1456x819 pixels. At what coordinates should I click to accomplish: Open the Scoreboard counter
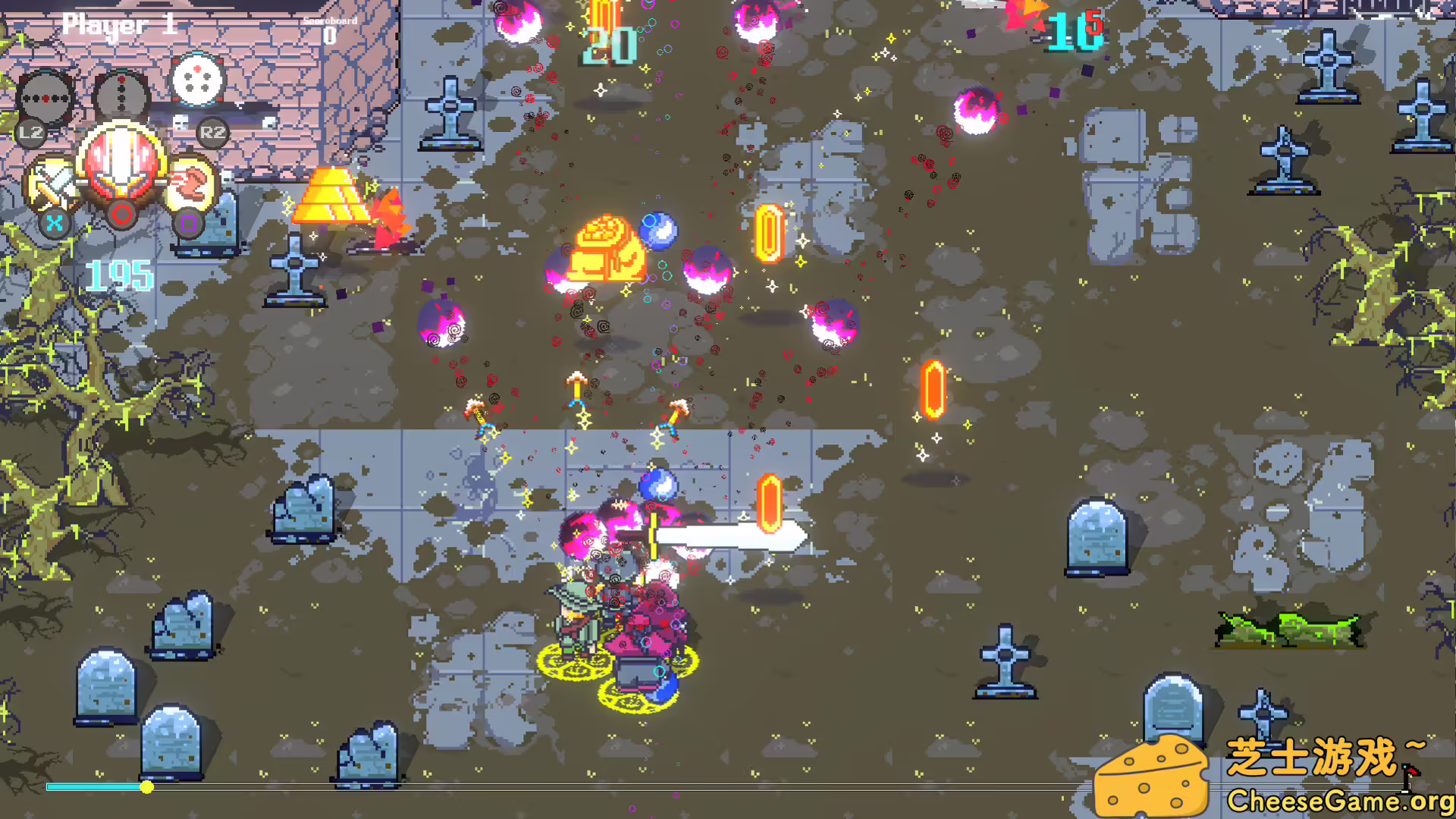330,27
